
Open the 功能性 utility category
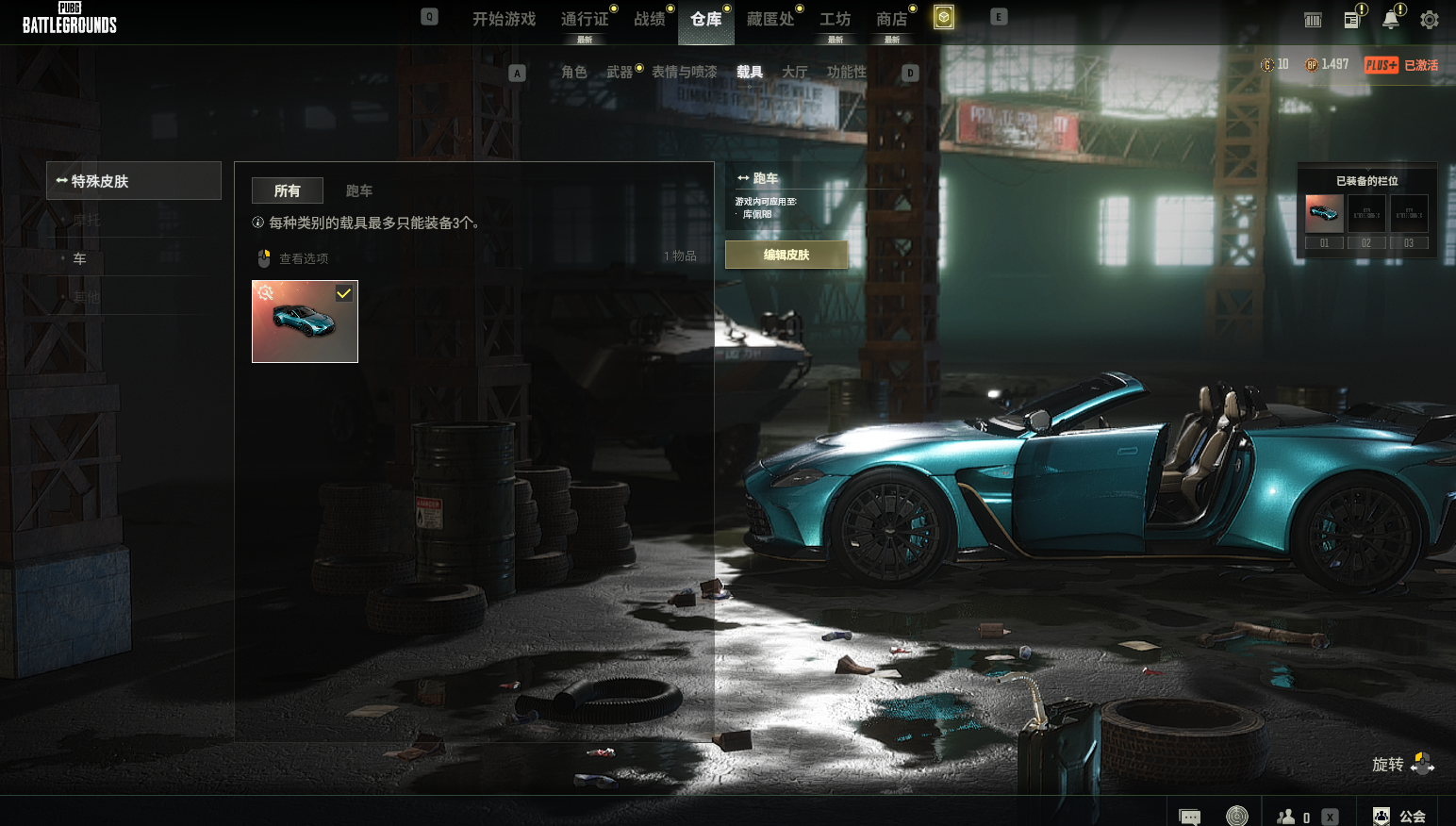click(846, 72)
